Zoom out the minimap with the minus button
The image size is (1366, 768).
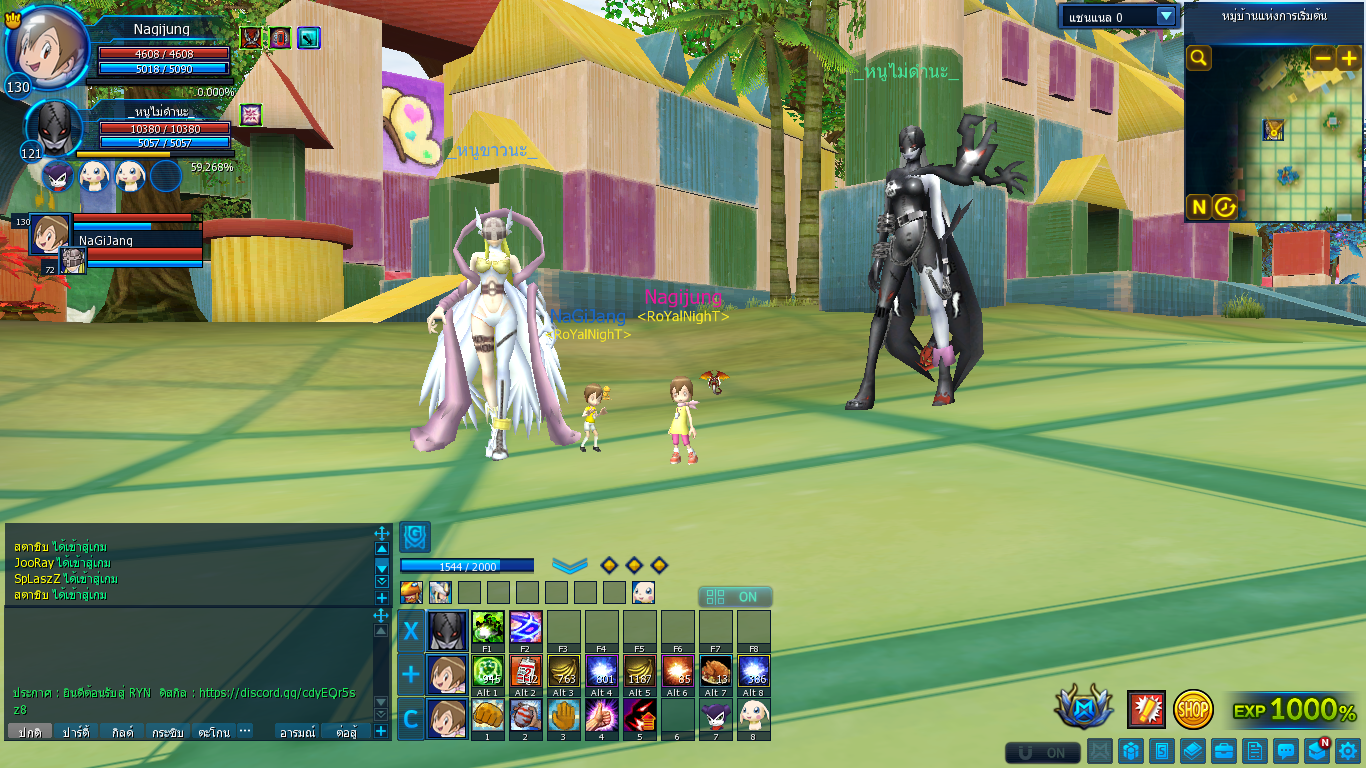pos(1323,58)
